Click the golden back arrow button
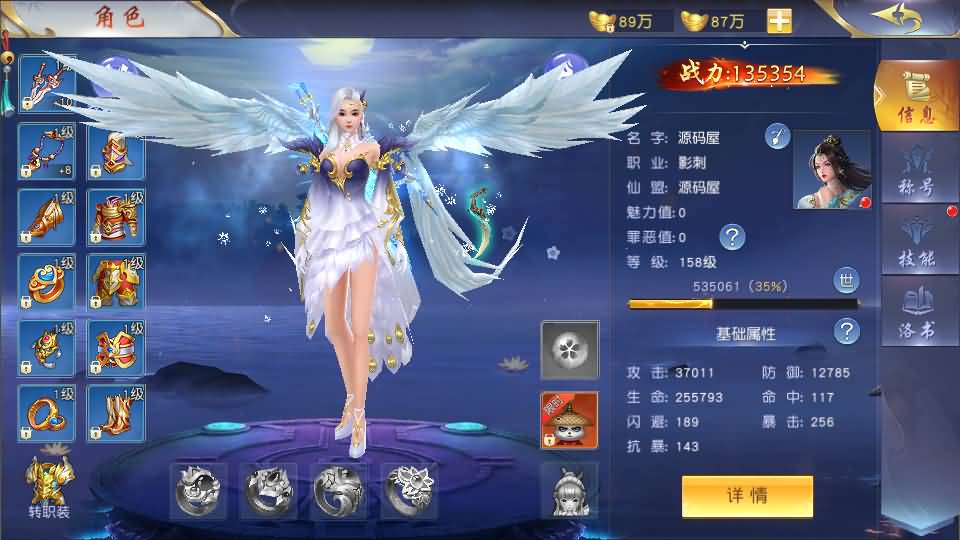960x540 pixels. tap(895, 18)
